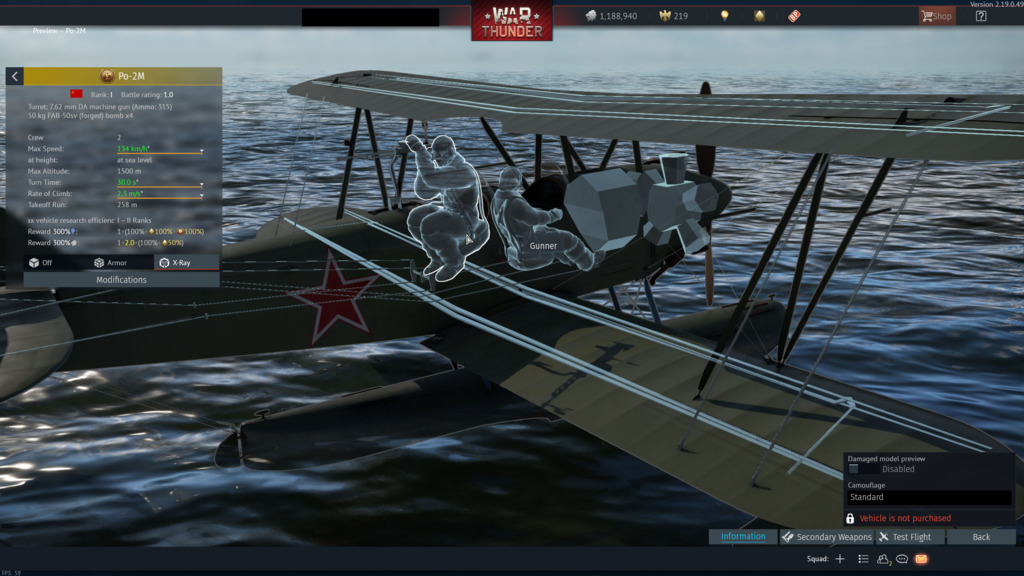Viewport: 1024px width, 576px height.
Task: Click the red RP ticket icon
Action: coord(794,16)
